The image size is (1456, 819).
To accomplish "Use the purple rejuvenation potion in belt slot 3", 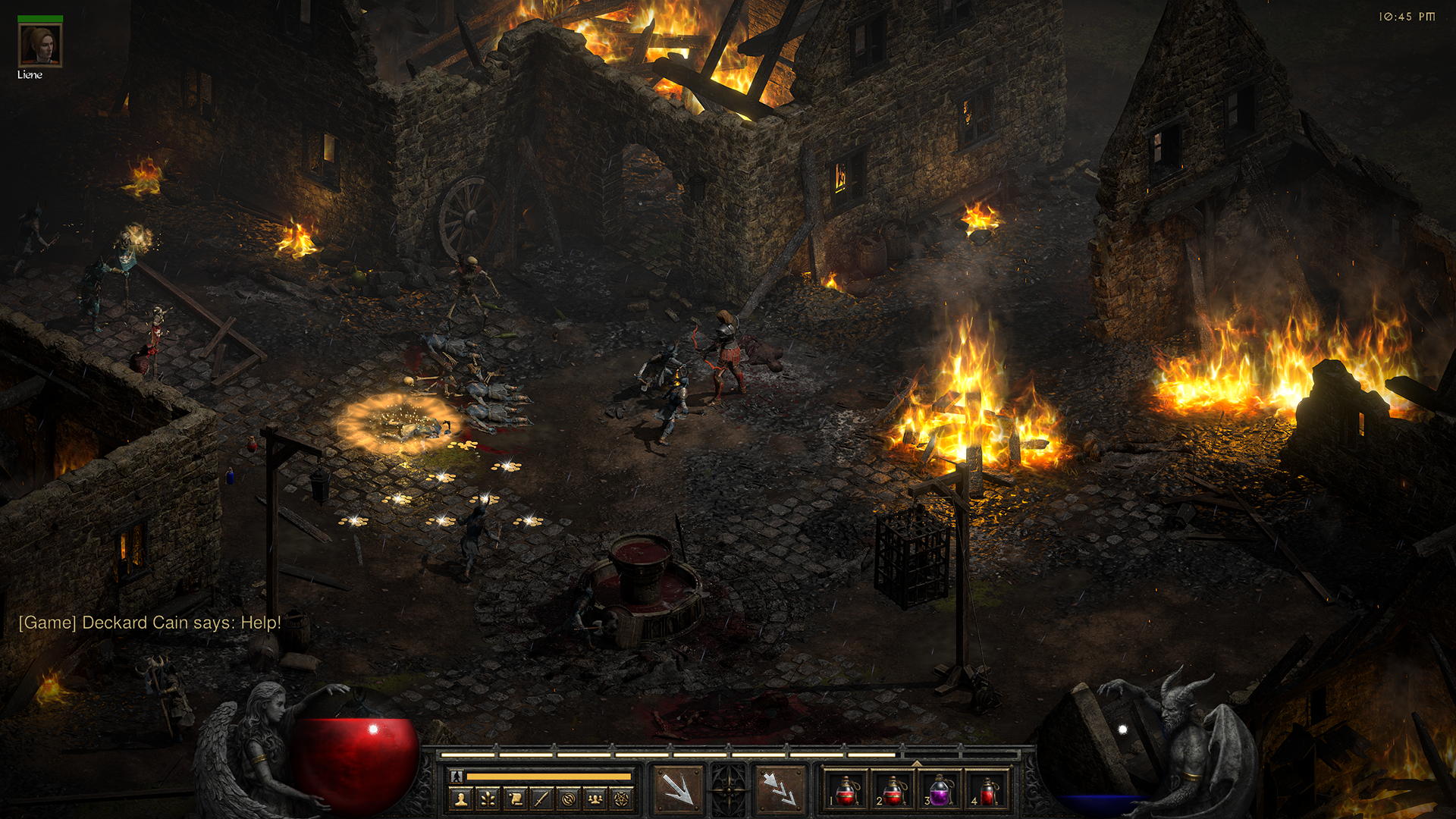I will click(940, 791).
